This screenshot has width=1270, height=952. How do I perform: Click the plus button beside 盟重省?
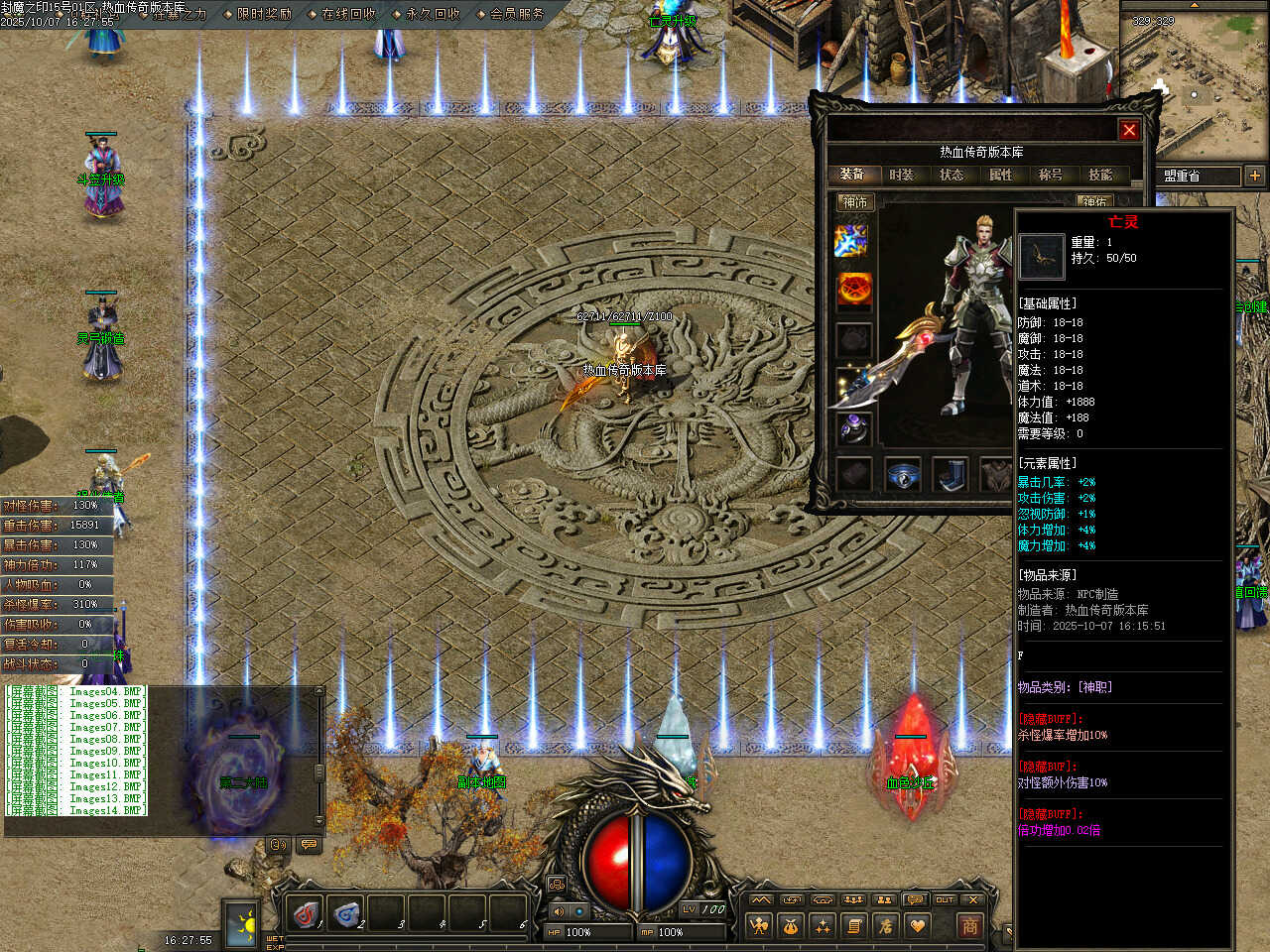(x=1255, y=176)
